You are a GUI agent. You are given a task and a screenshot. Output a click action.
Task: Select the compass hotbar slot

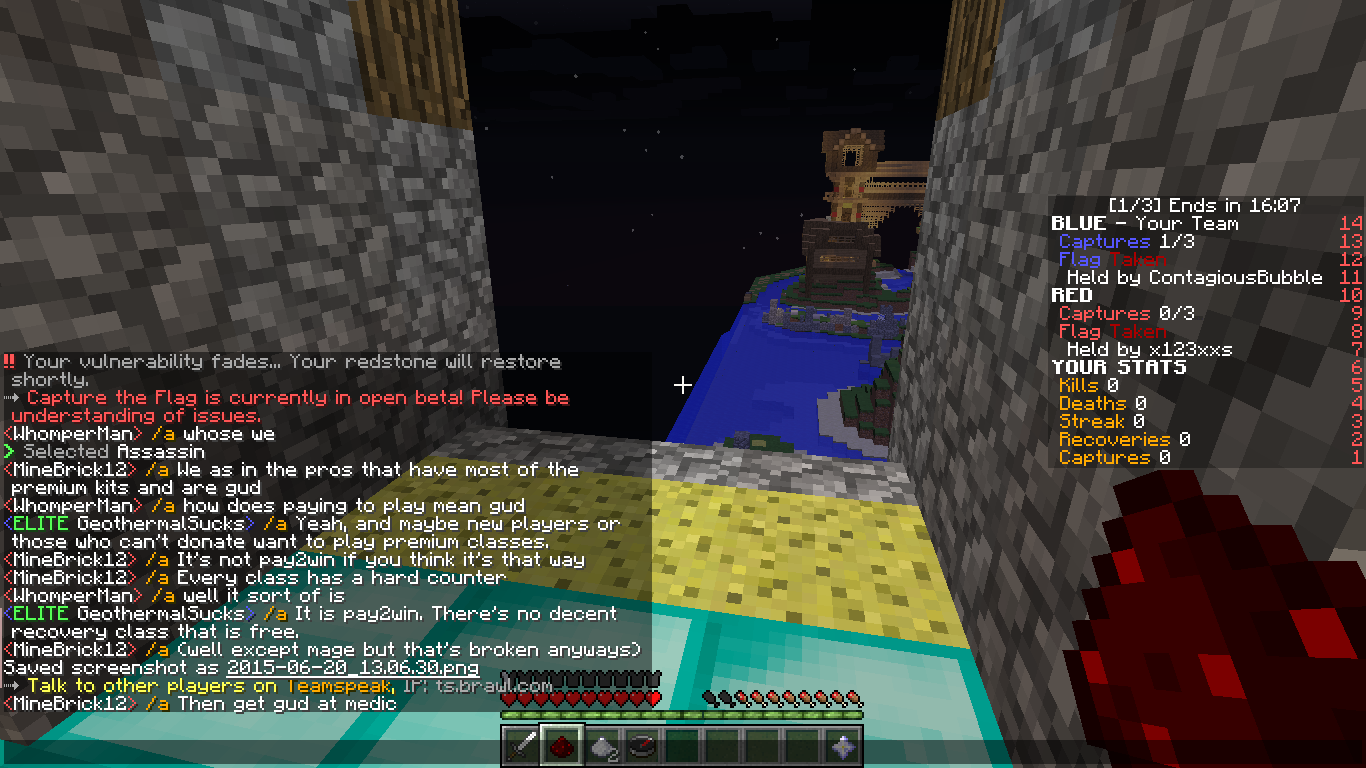click(641, 746)
